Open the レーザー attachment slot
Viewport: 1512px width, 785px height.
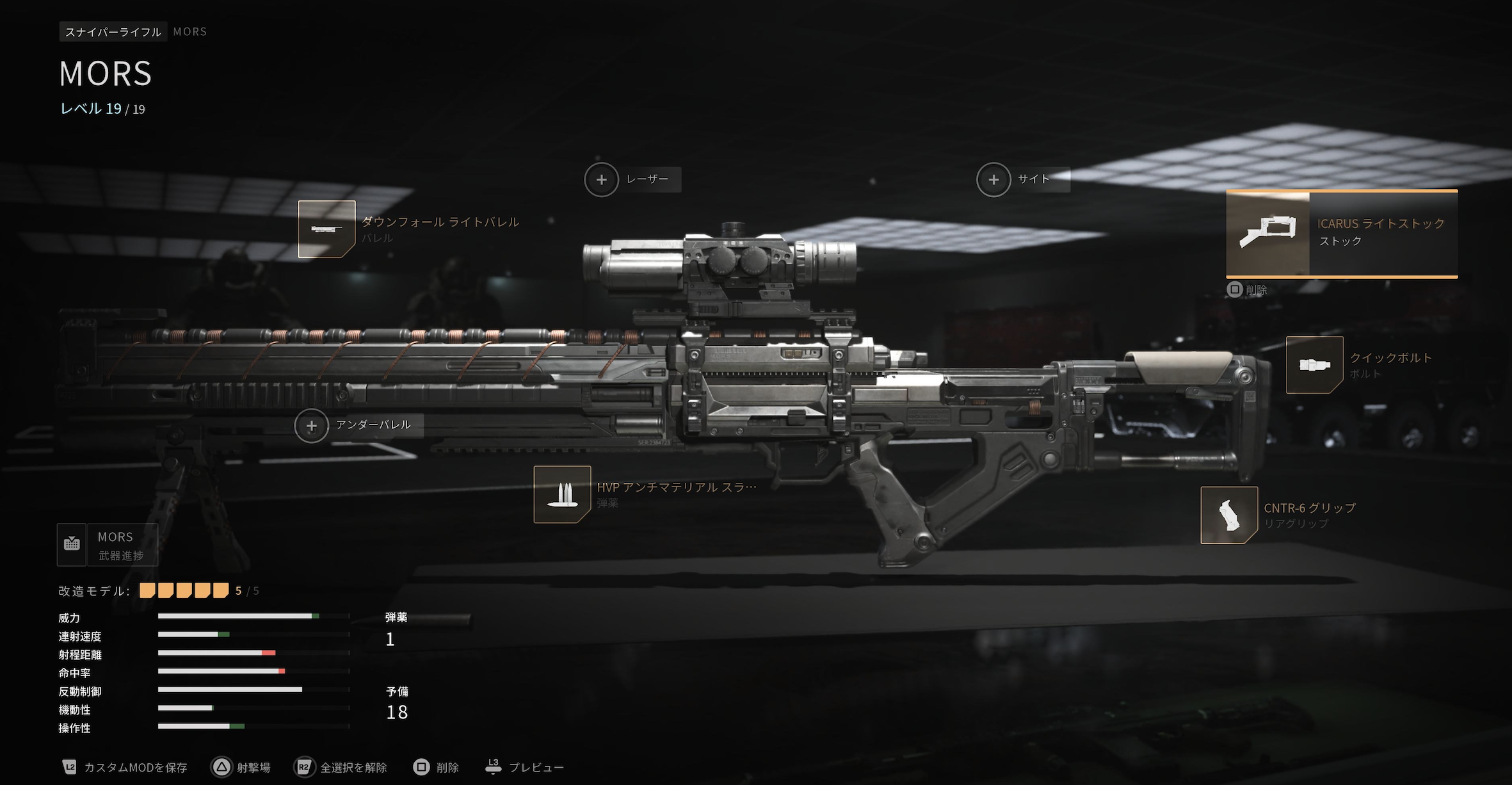click(x=601, y=179)
